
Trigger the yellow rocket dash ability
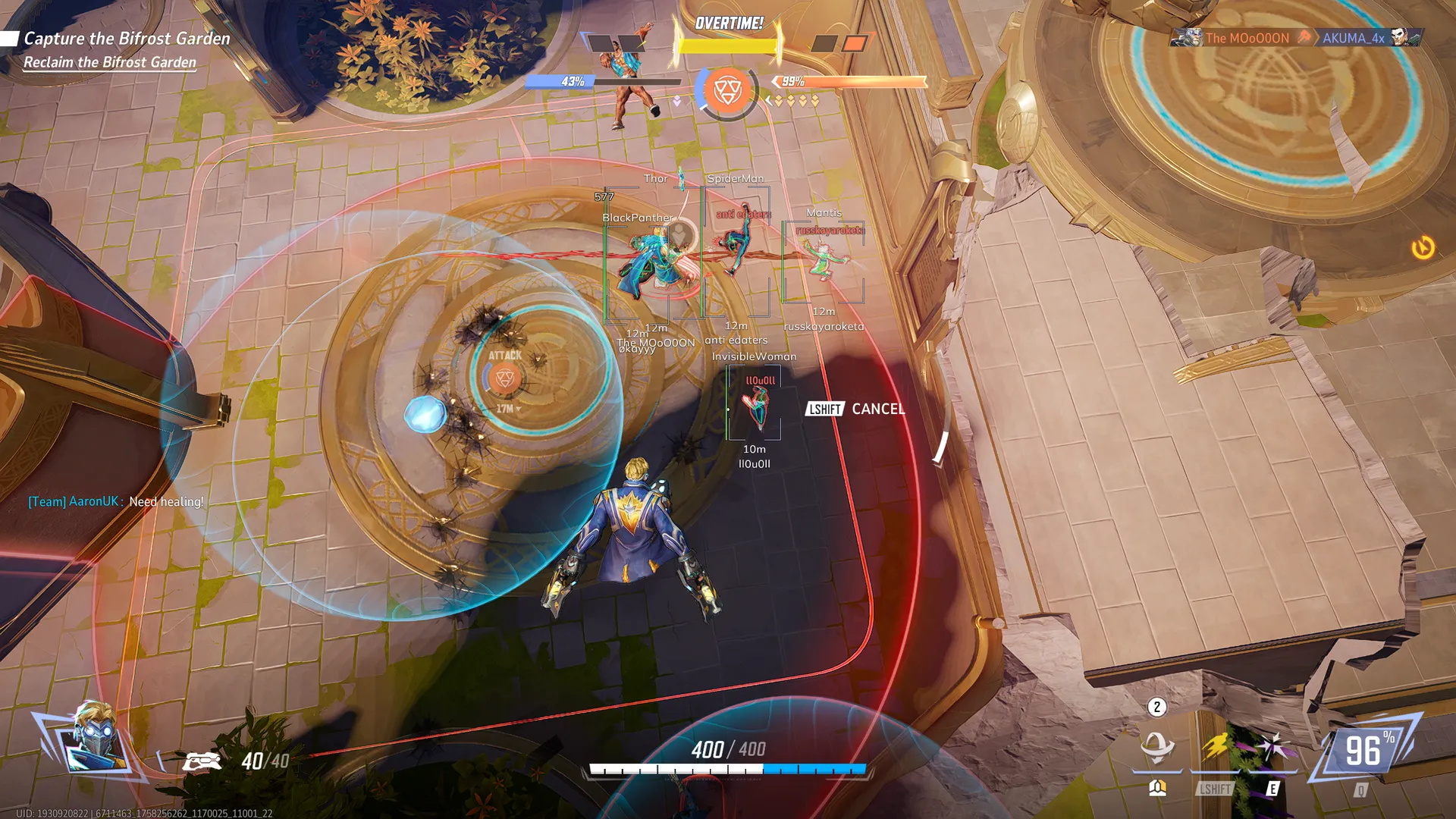[x=1216, y=748]
